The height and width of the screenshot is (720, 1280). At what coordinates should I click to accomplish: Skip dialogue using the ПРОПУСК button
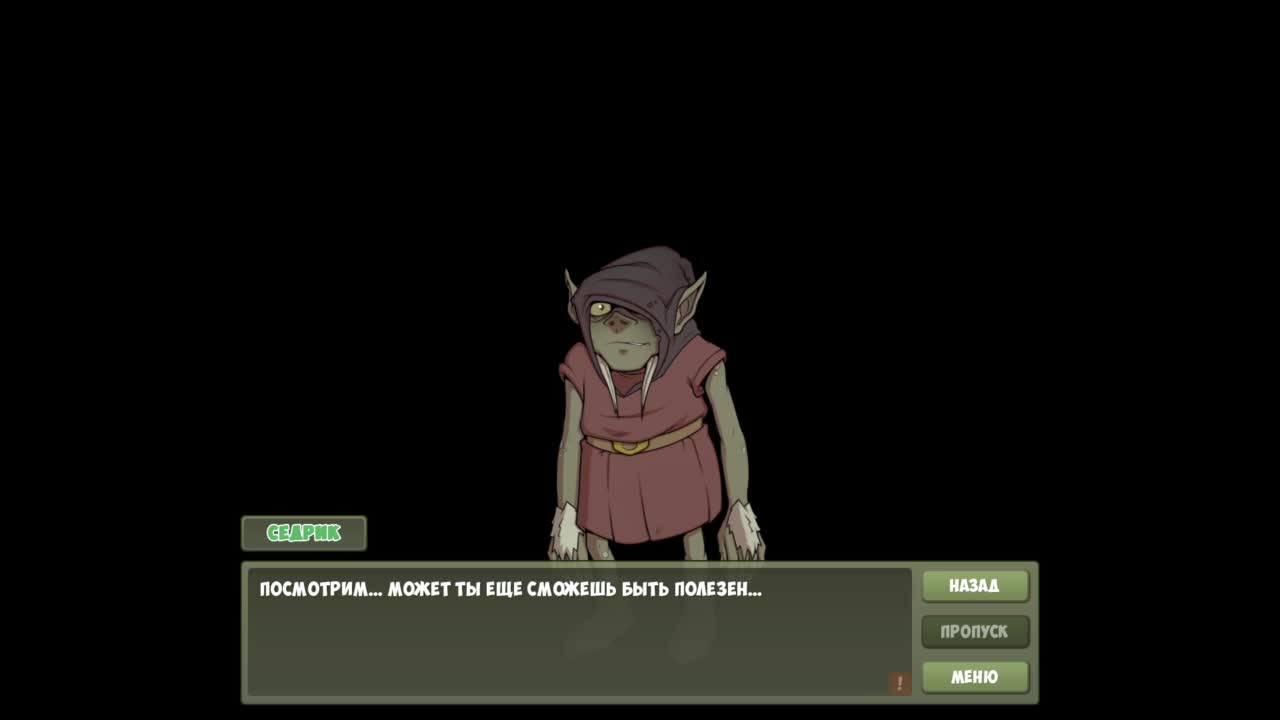975,632
